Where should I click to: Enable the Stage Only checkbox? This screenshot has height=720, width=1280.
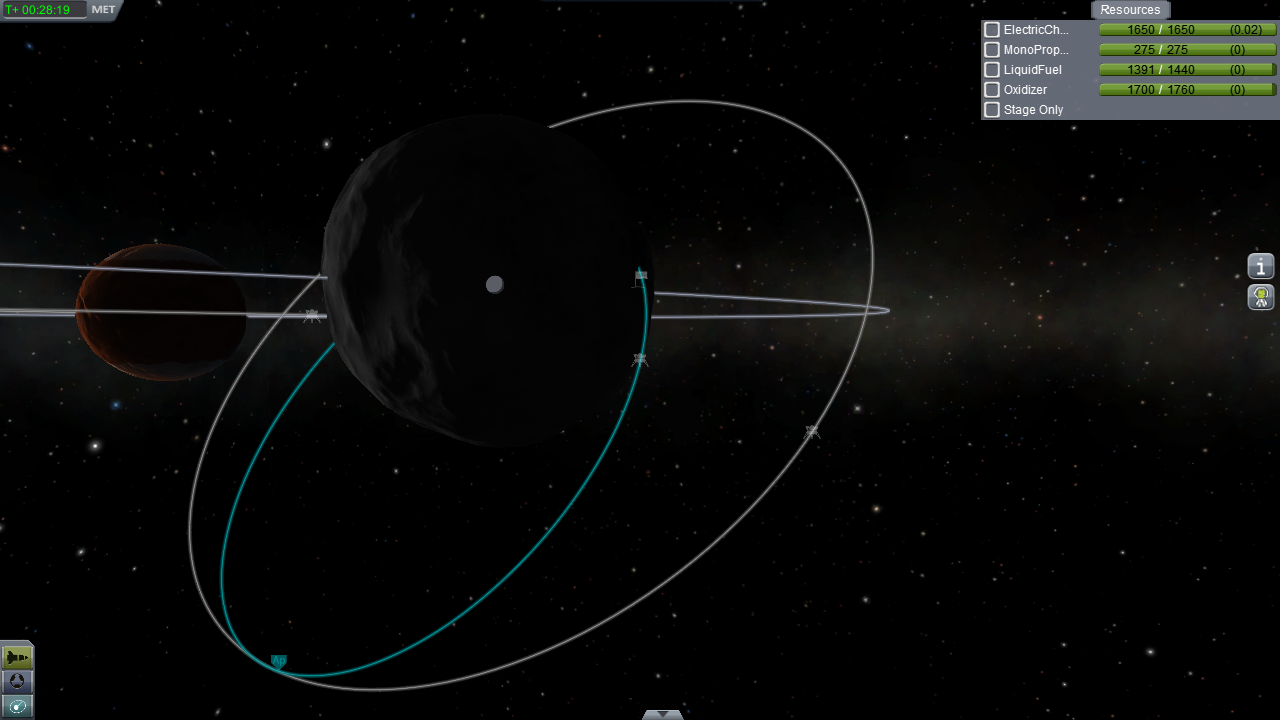click(992, 110)
